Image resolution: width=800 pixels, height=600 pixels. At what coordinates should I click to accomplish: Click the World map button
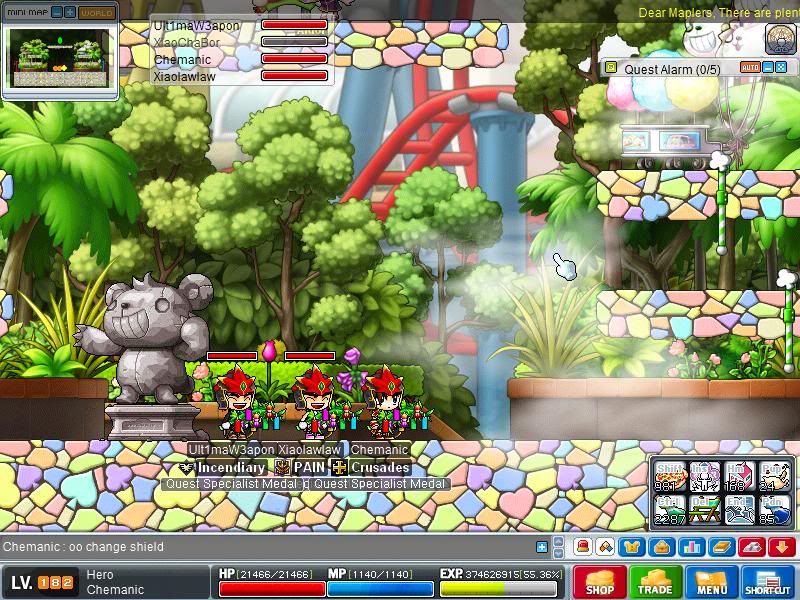pos(96,13)
